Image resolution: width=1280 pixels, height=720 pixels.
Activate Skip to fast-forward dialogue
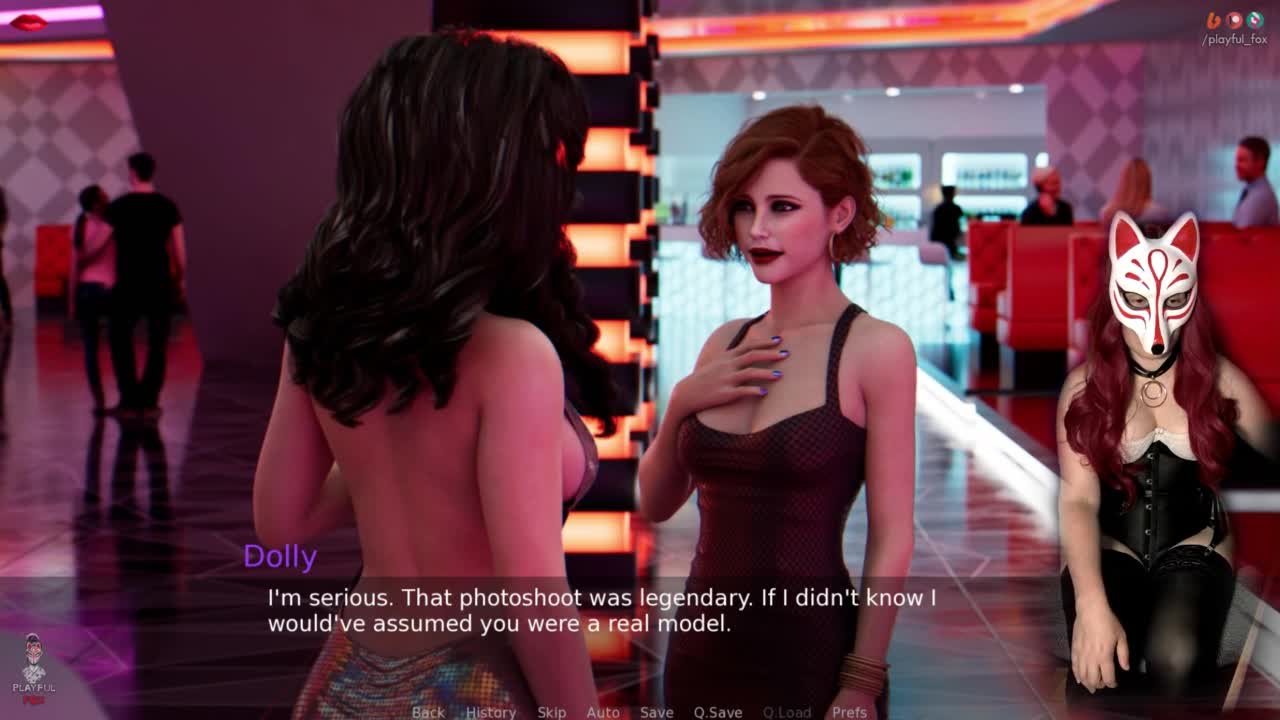pyautogui.click(x=551, y=712)
